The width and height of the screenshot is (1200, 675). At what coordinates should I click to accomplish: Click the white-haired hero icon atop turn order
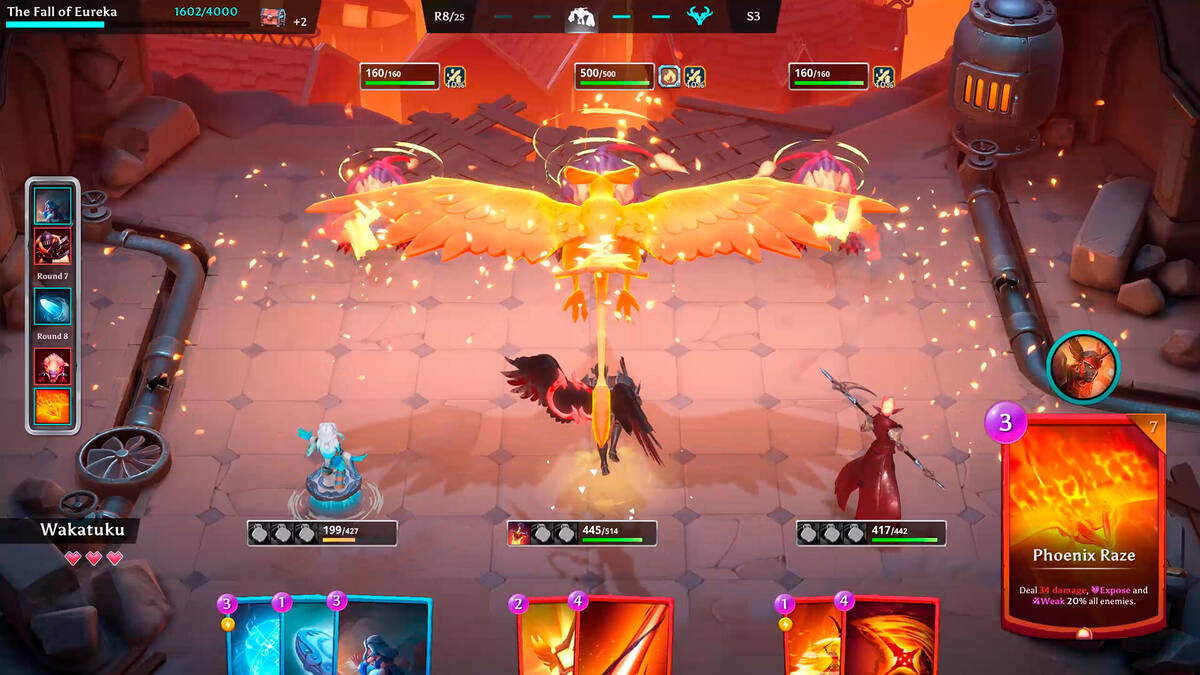tap(53, 206)
